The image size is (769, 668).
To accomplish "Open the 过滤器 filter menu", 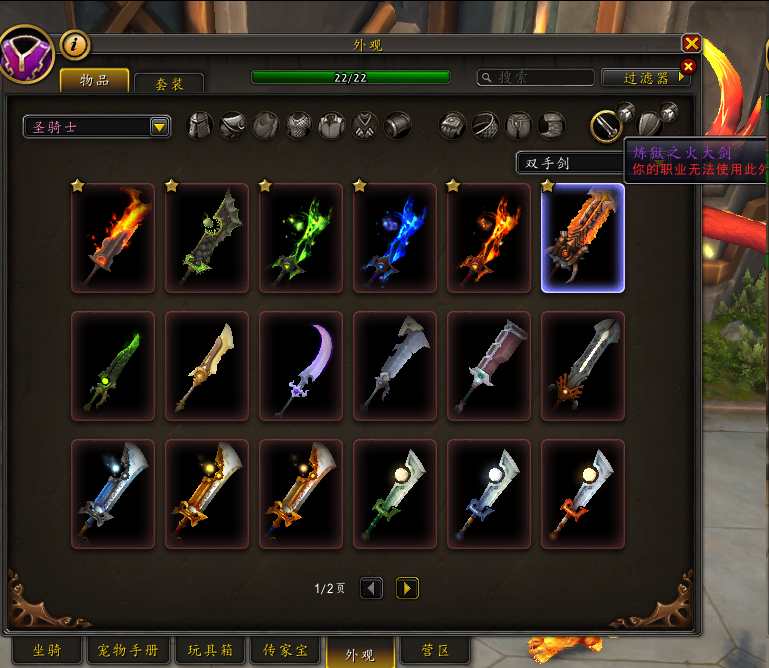I will click(646, 77).
